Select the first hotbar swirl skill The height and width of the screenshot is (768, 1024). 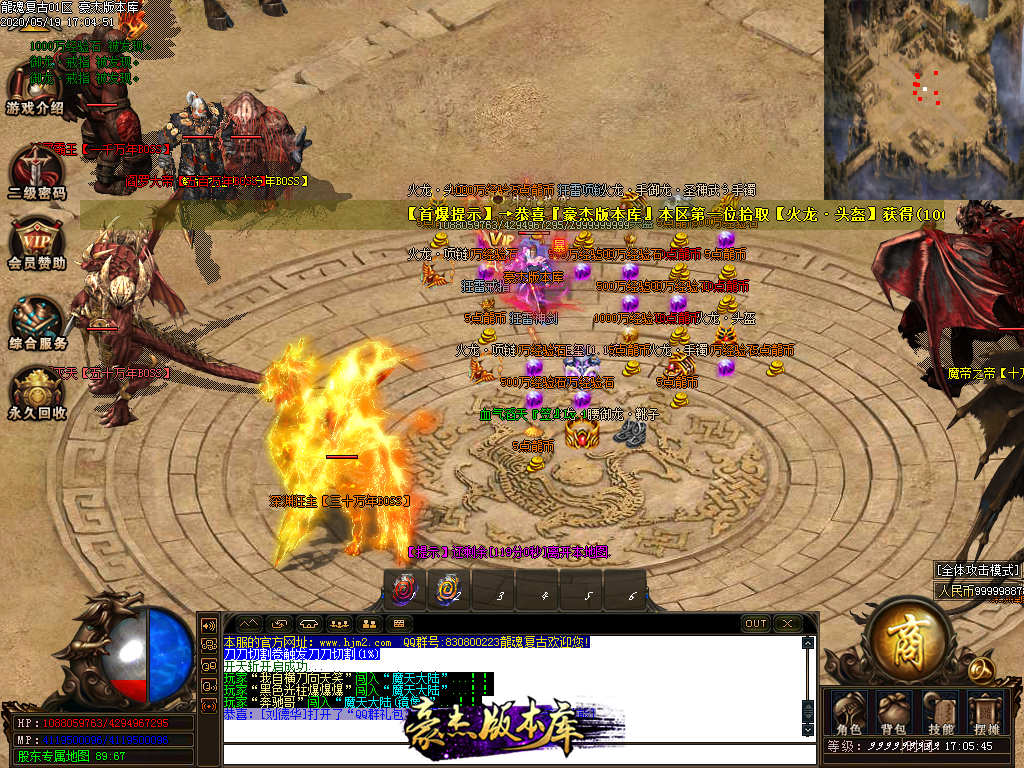(405, 590)
